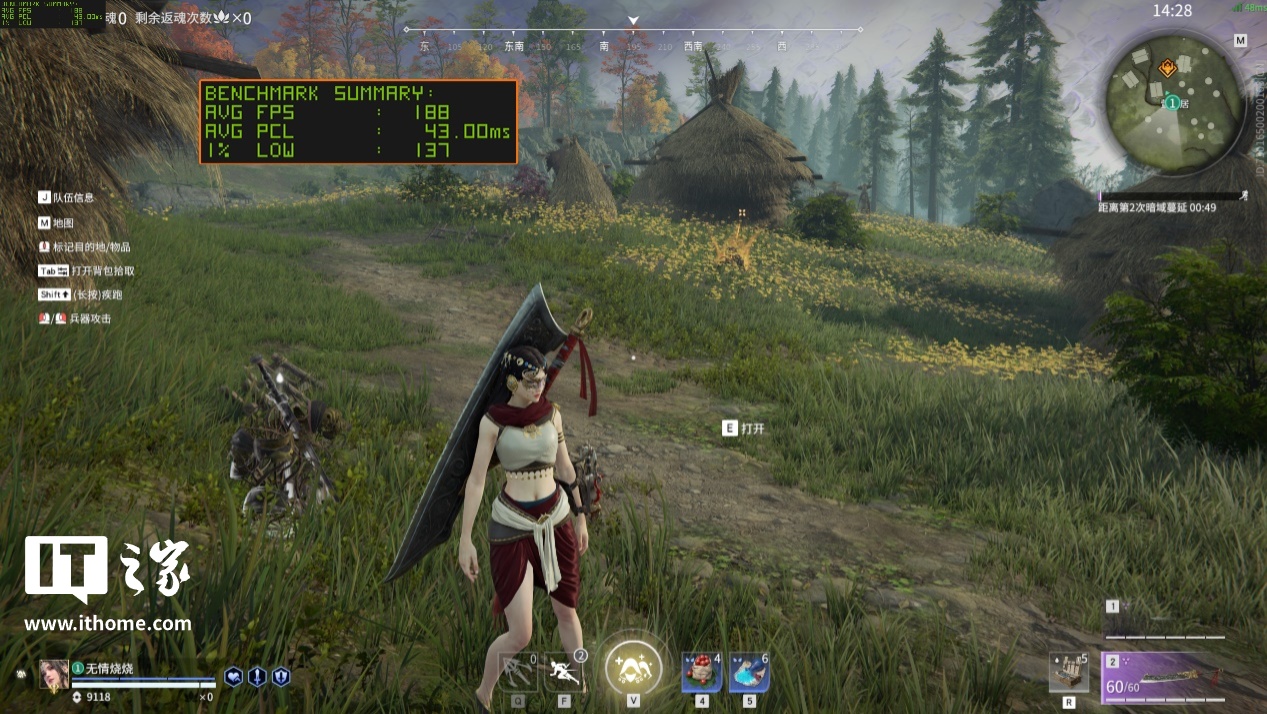Click the orange objective marker on minimap
The image size is (1267, 714).
[x=1166, y=68]
